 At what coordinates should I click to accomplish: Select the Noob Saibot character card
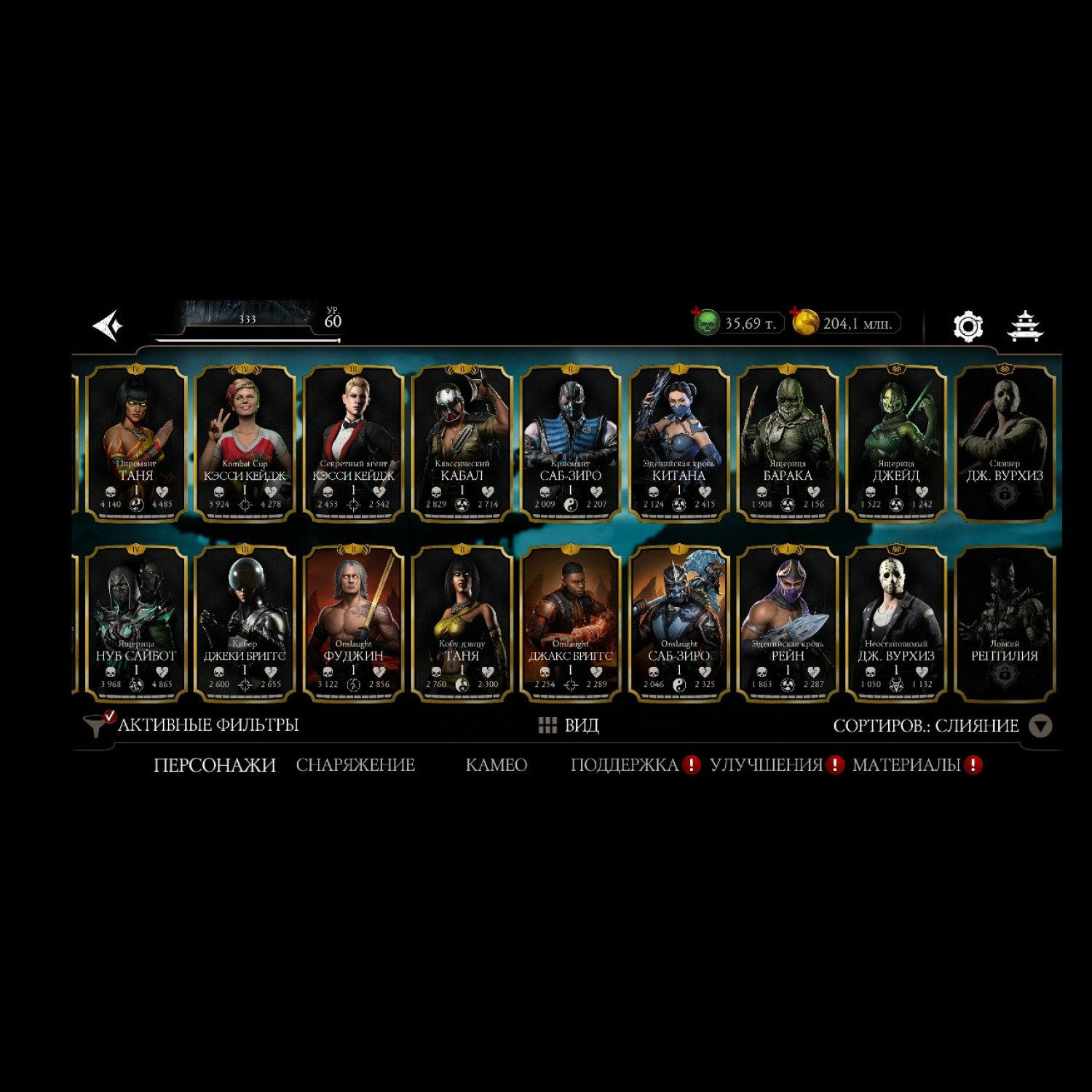[136, 624]
